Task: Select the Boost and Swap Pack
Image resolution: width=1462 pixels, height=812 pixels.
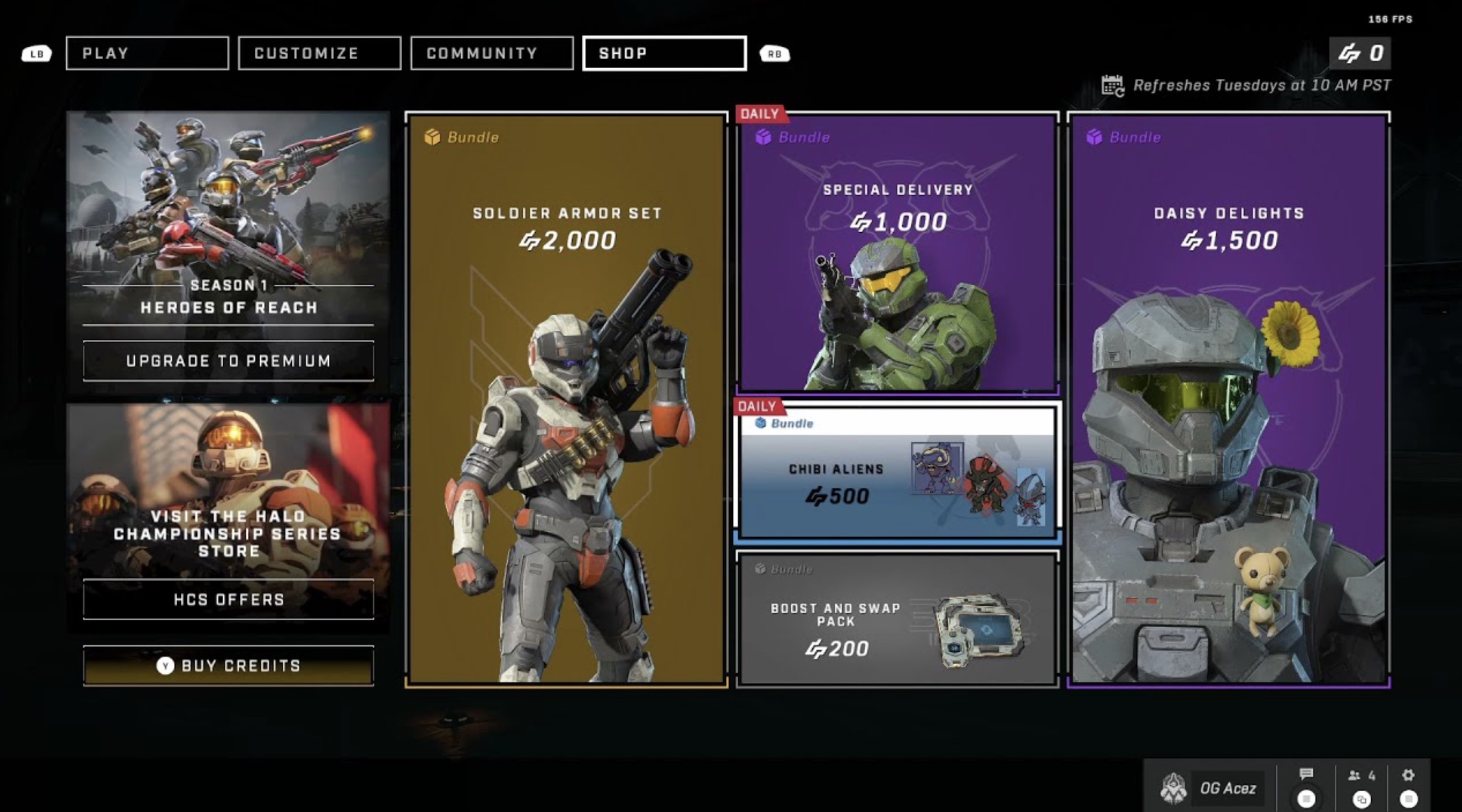Action: [x=898, y=619]
